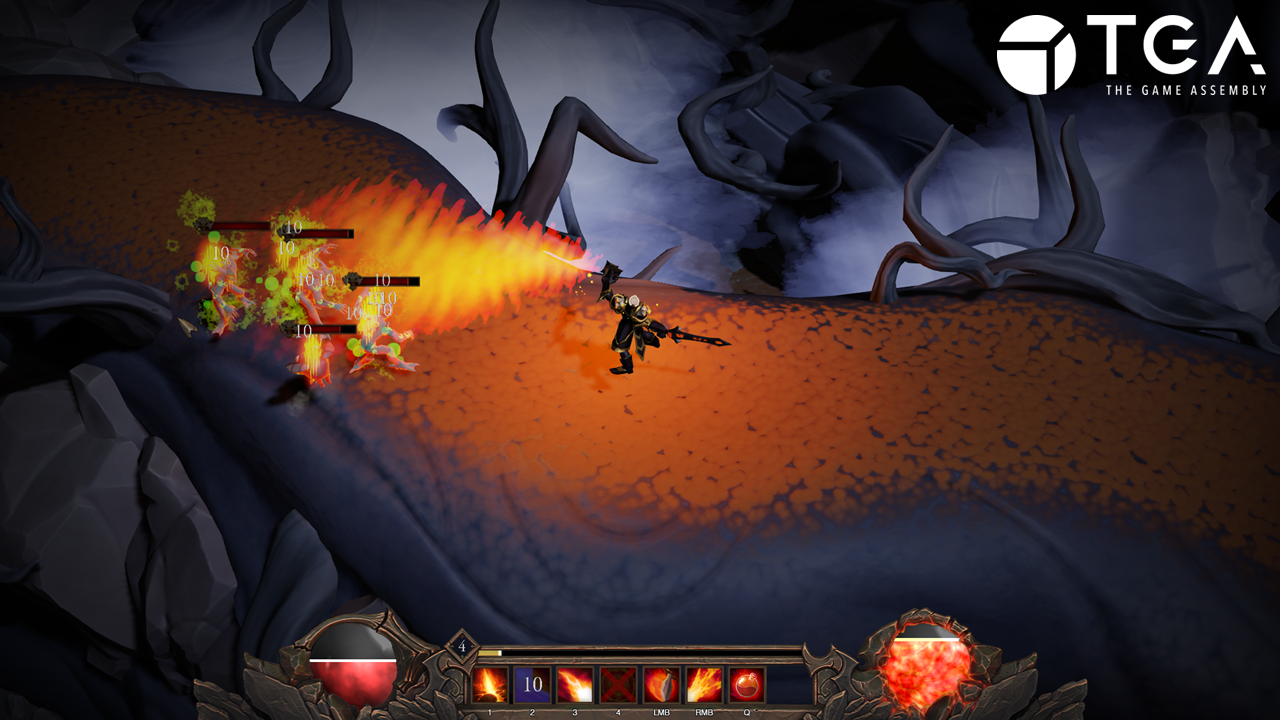Drink the red health potion
1280x720 pixels.
(x=747, y=685)
